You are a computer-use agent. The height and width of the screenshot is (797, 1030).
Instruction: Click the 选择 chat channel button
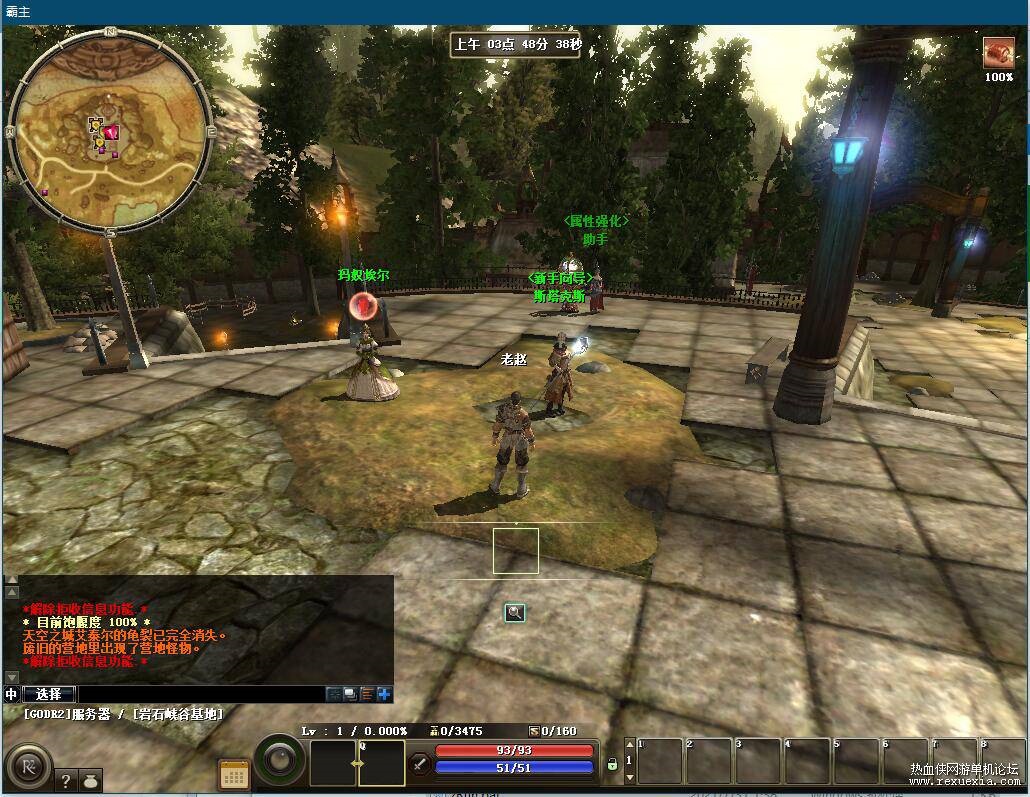[48, 694]
